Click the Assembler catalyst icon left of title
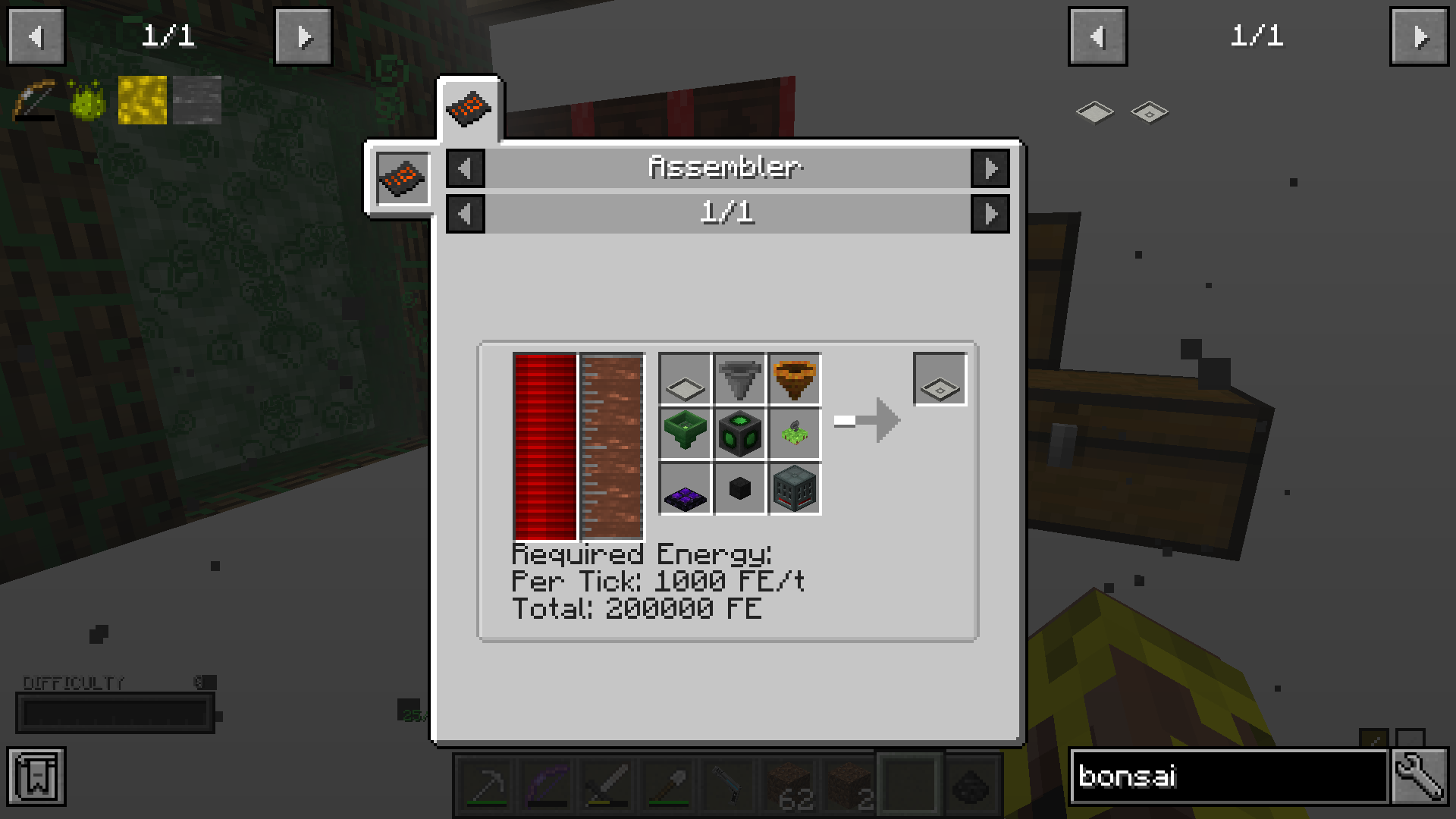 tap(403, 178)
